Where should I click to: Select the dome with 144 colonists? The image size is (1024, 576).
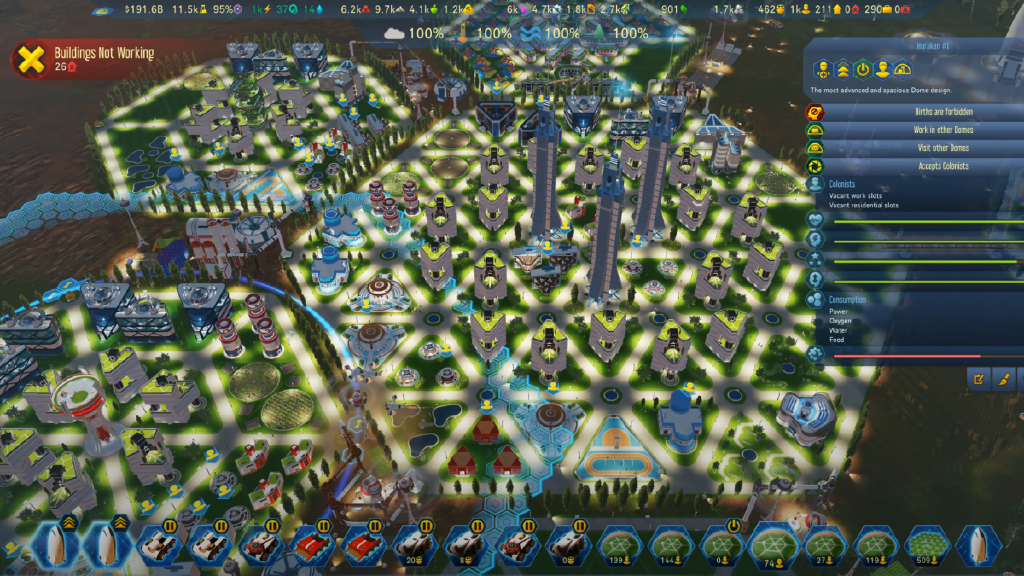click(x=667, y=544)
